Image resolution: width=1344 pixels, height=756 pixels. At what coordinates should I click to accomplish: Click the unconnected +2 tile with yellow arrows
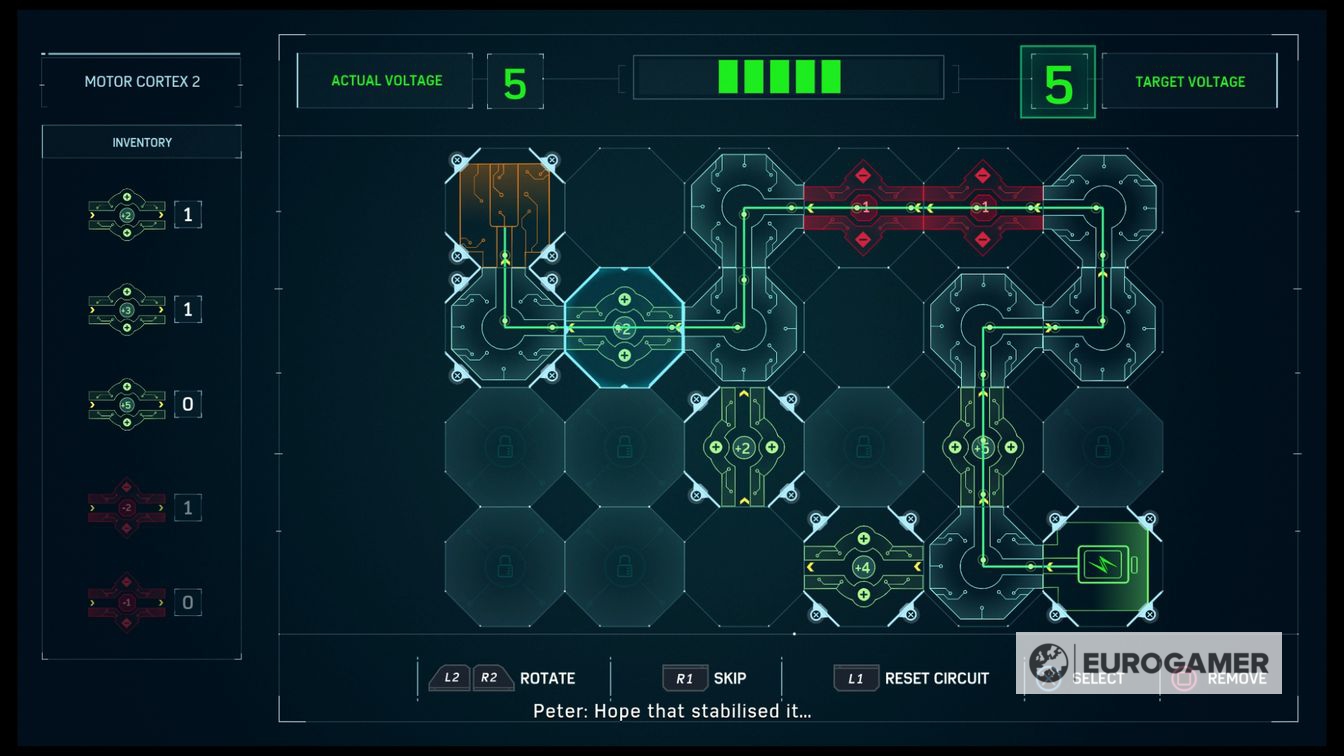coord(743,447)
